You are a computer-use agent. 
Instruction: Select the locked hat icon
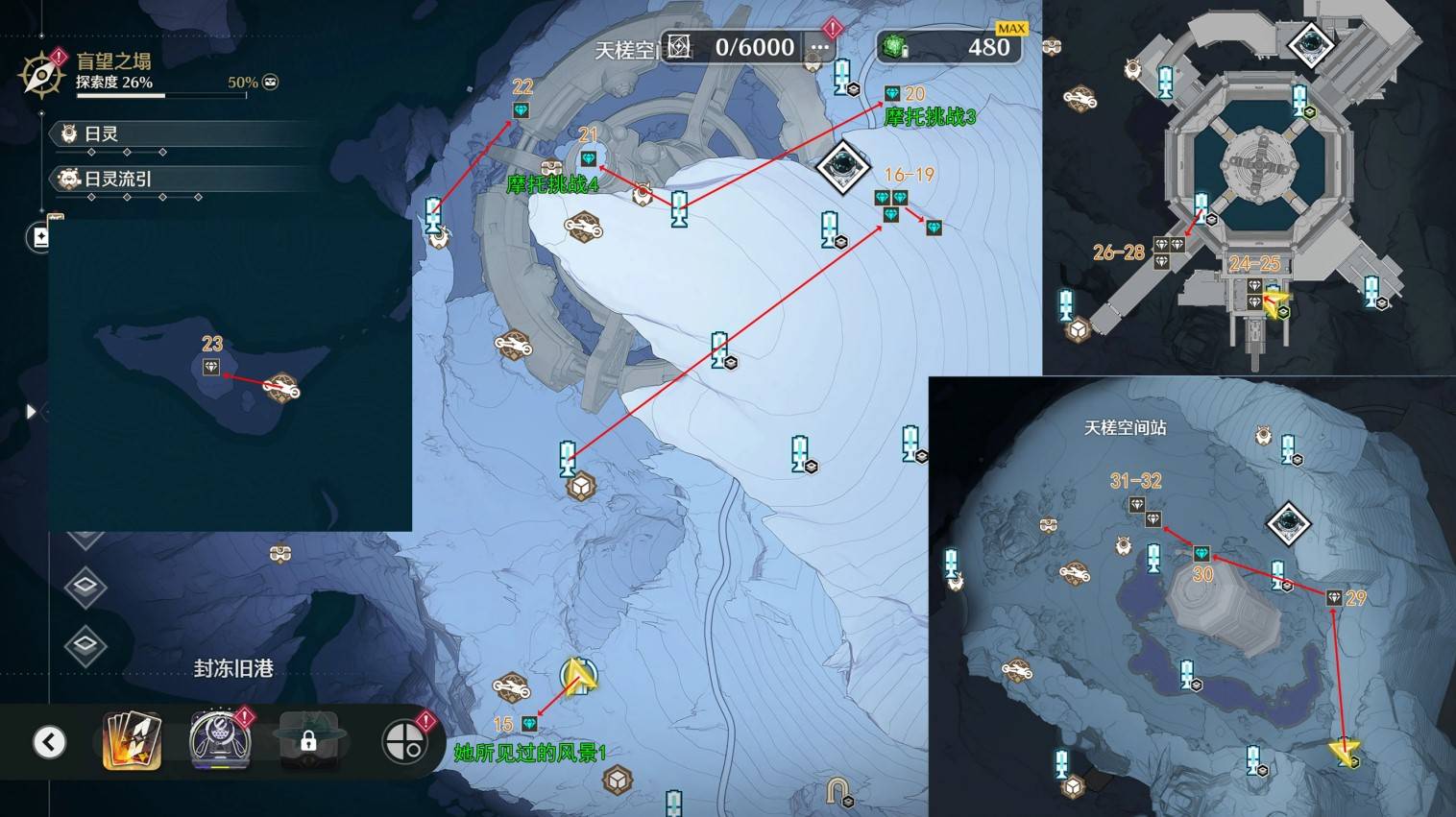point(308,740)
